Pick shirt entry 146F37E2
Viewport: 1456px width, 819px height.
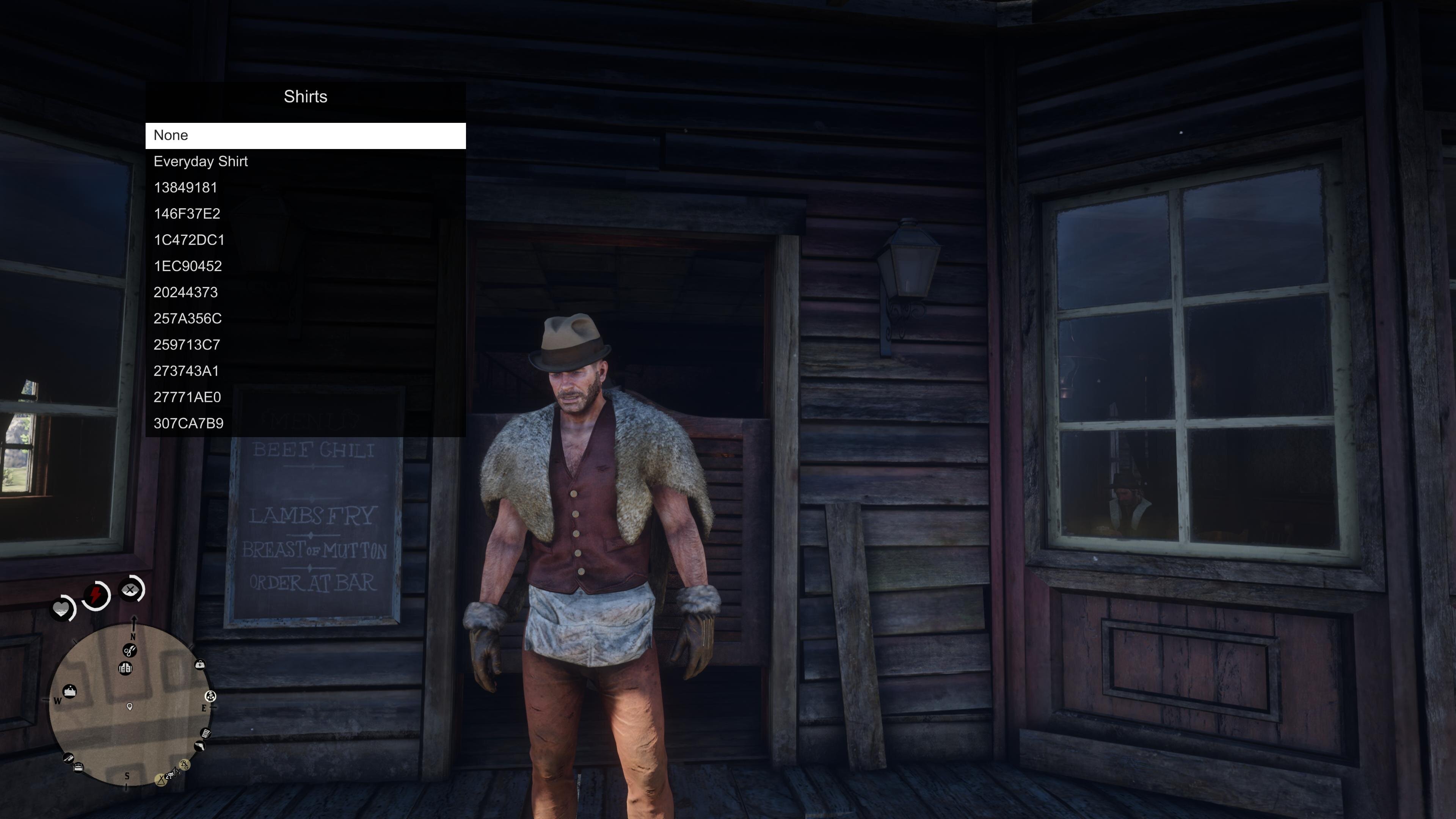click(x=305, y=214)
